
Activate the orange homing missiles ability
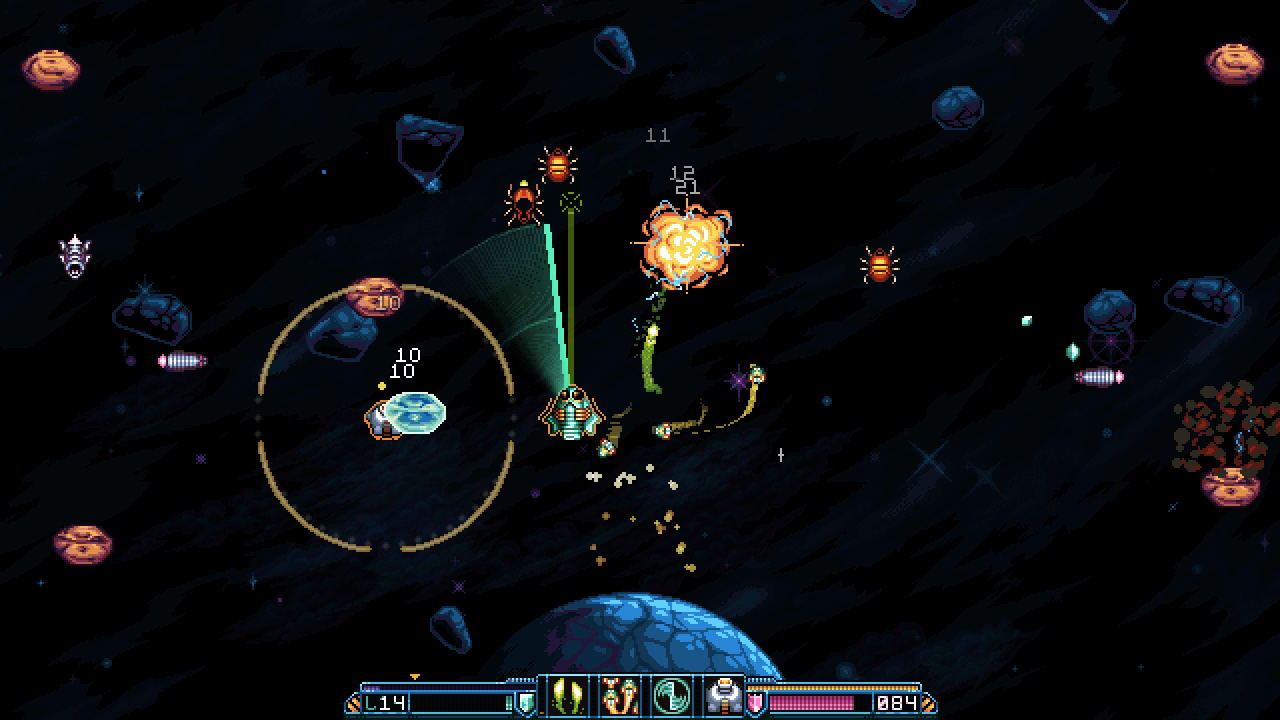[x=618, y=696]
